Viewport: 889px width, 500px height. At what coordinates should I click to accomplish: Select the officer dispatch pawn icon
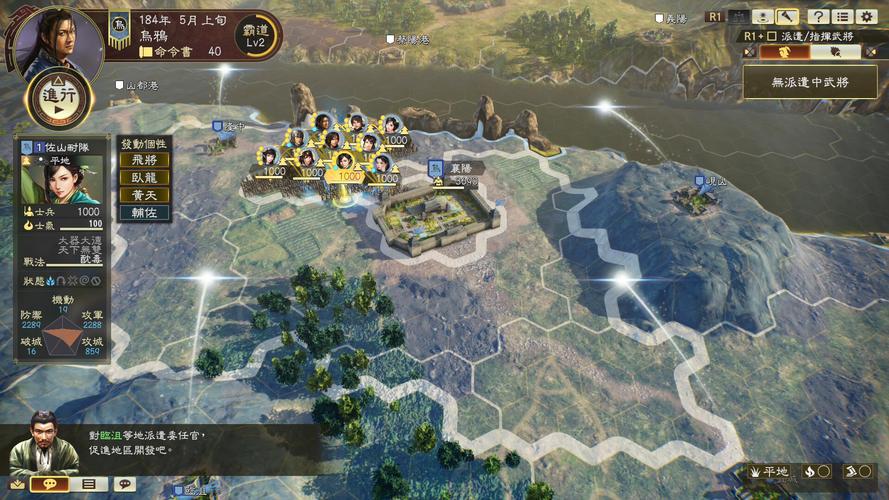coord(762,17)
